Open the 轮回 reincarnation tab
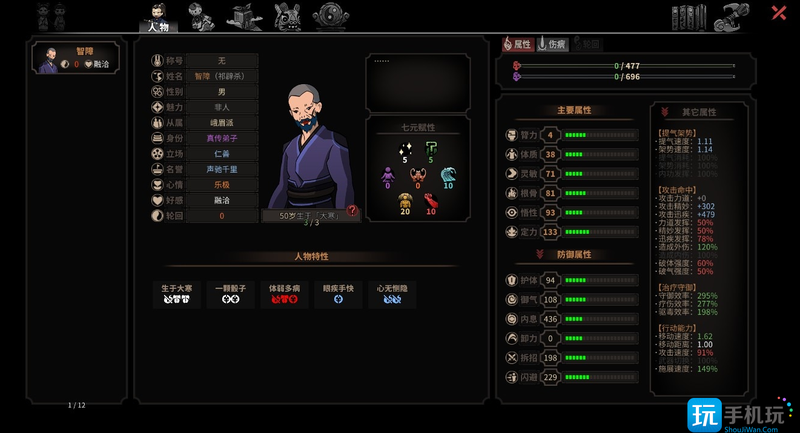Screen dimensions: 800x433 [x=588, y=45]
